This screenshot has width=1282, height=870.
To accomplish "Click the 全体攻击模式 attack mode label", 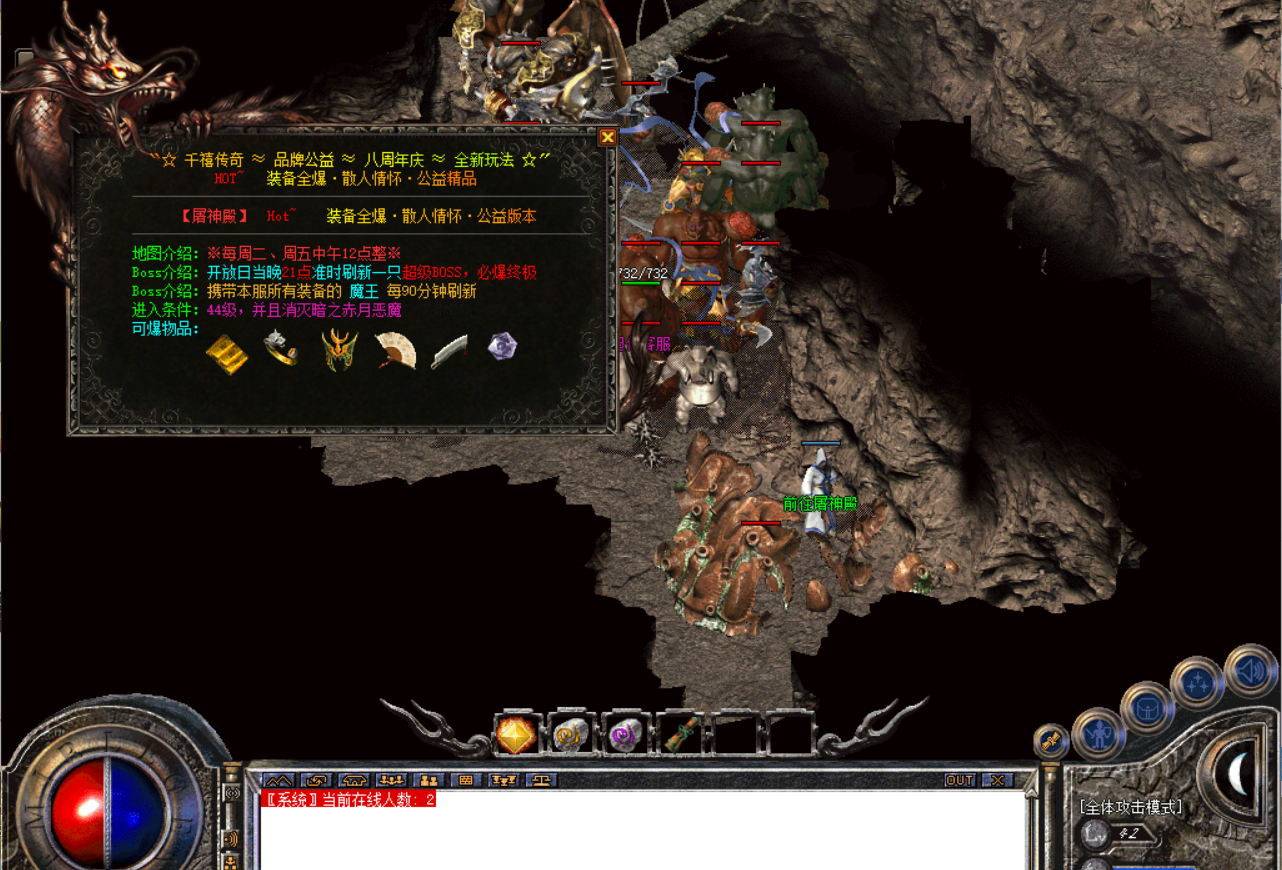I will 1131,807.
